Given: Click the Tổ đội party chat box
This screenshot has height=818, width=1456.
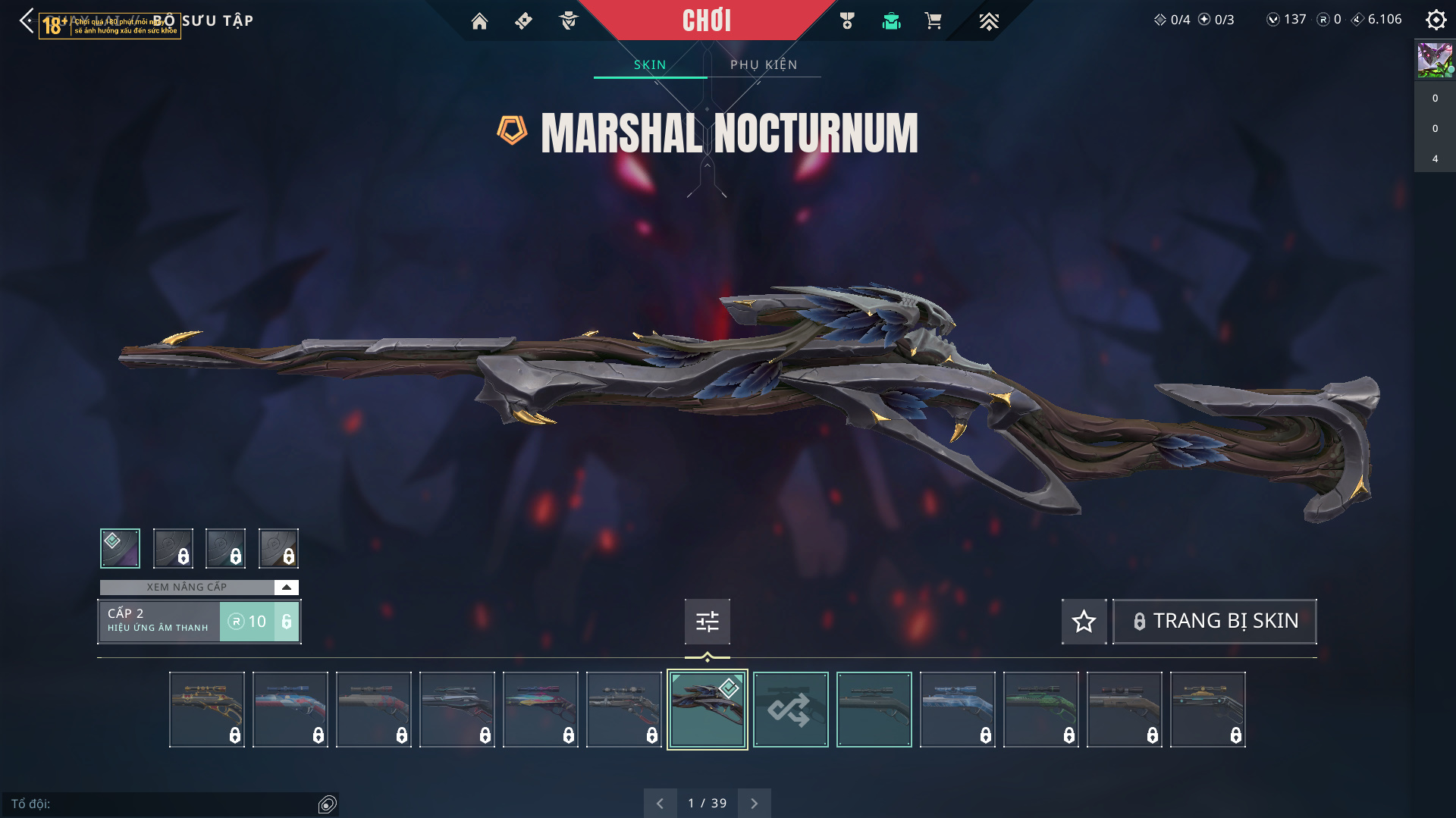Looking at the screenshot, I should pyautogui.click(x=163, y=804).
